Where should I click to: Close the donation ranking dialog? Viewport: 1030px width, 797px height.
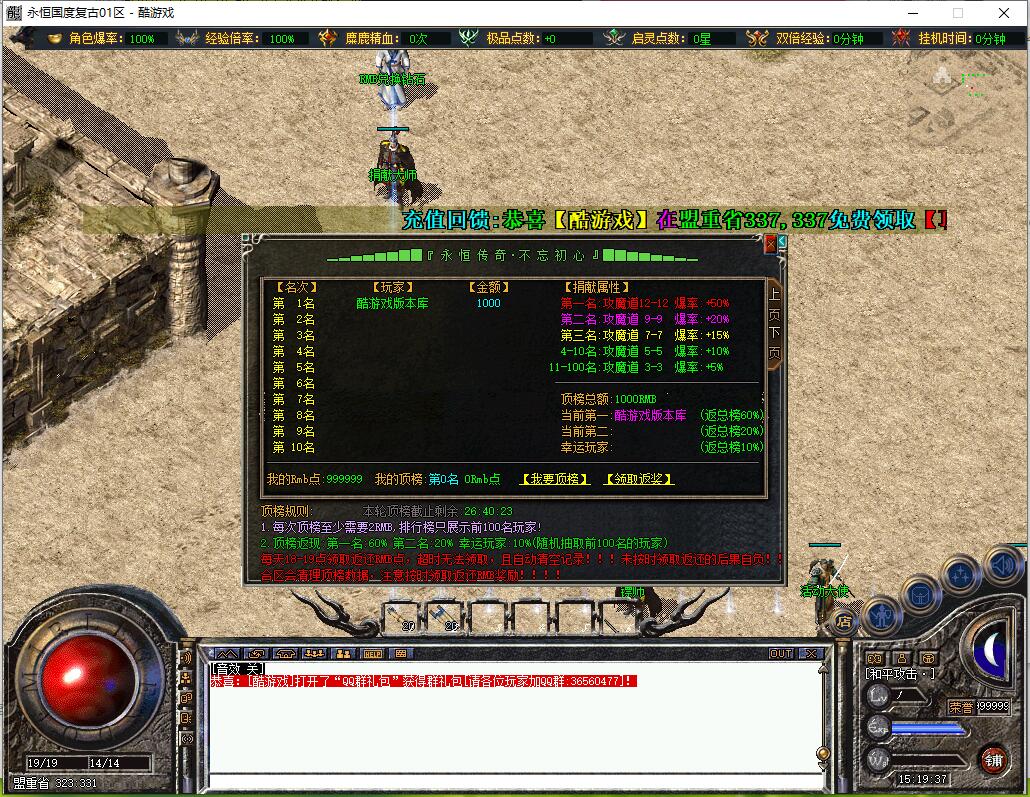tap(770, 243)
